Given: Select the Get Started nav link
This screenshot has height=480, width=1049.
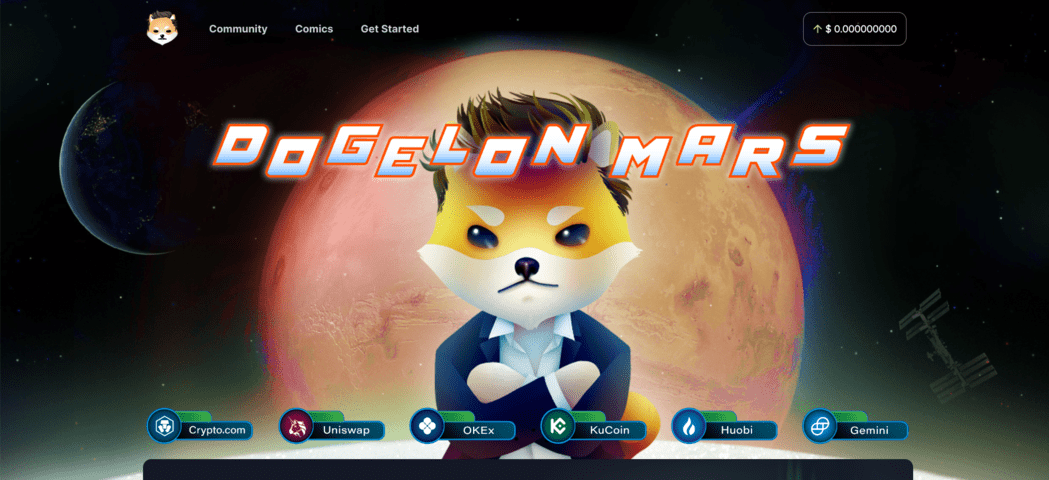Looking at the screenshot, I should [390, 29].
